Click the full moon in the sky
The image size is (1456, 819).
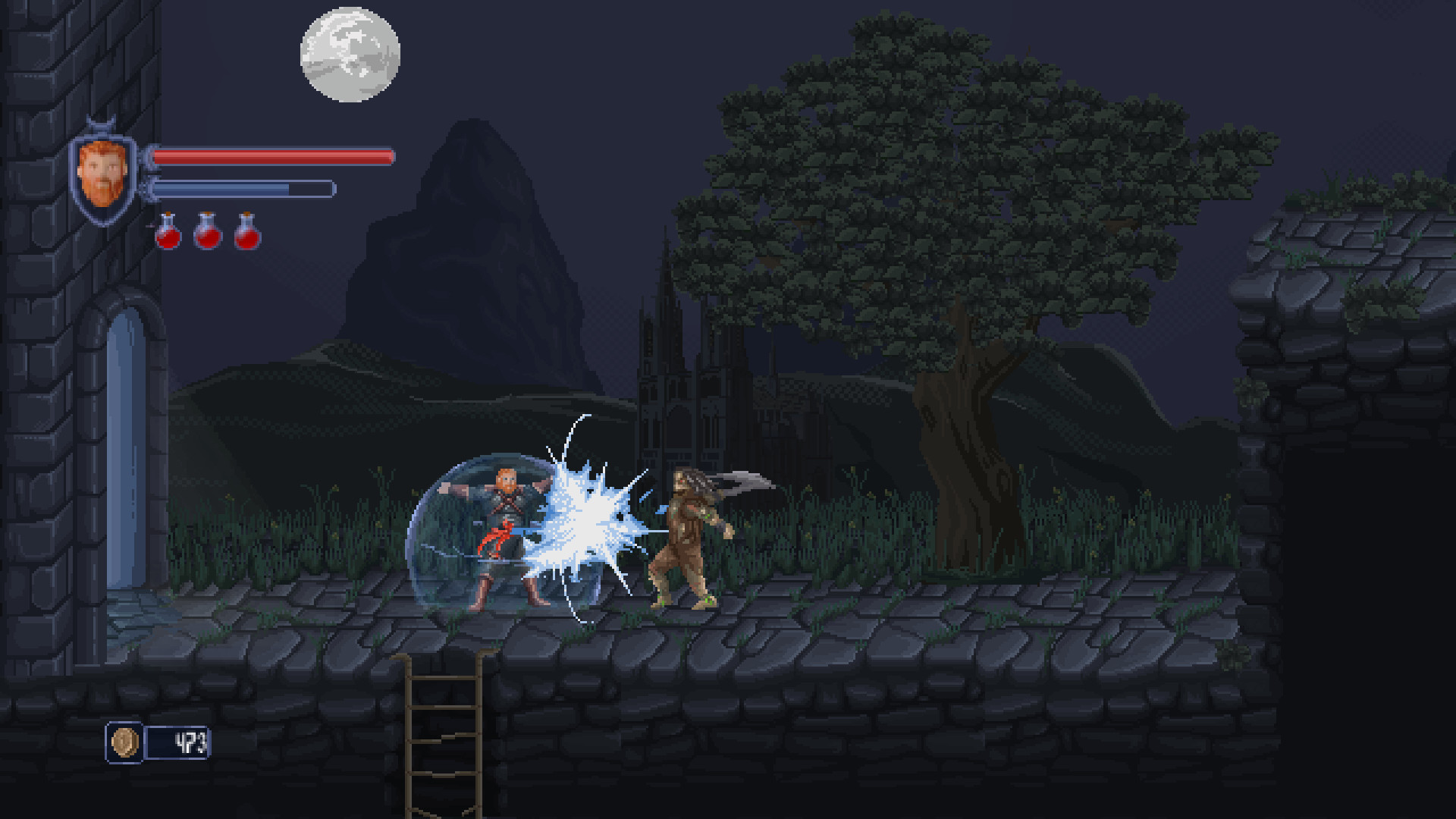coord(349,55)
